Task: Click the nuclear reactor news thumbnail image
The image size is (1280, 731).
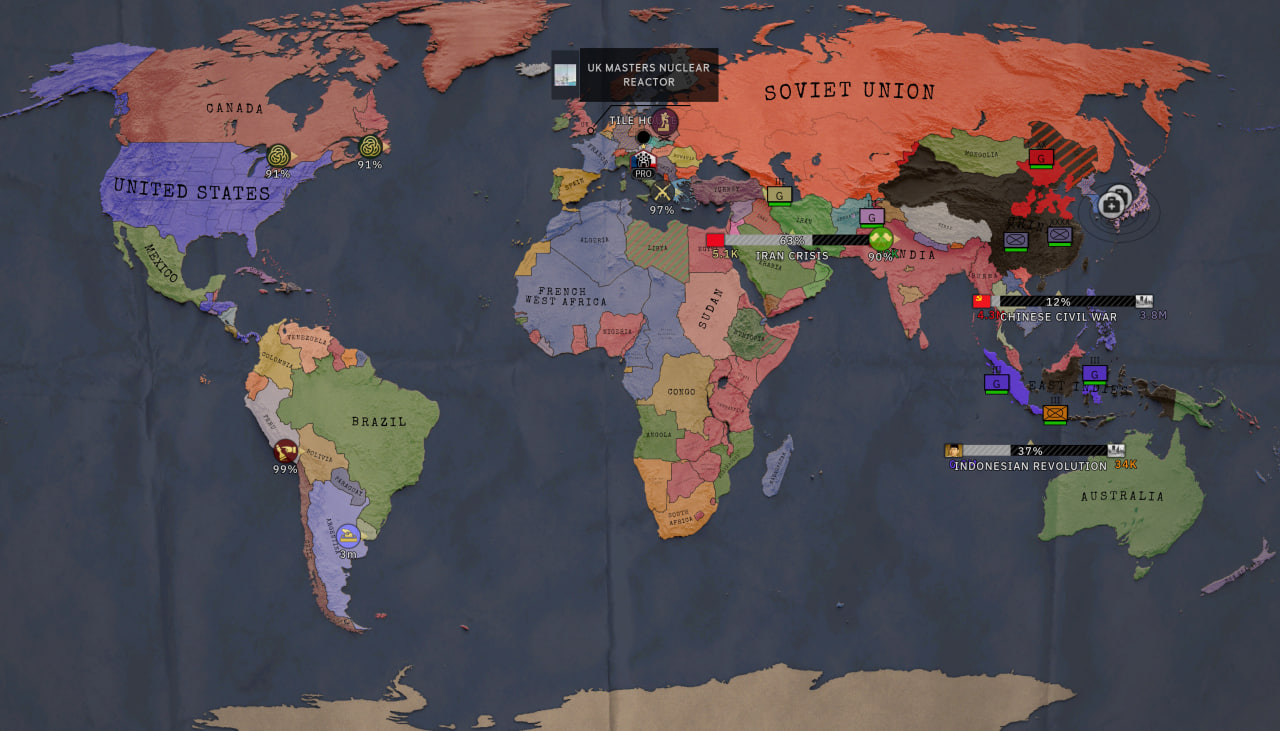Action: pyautogui.click(x=565, y=75)
